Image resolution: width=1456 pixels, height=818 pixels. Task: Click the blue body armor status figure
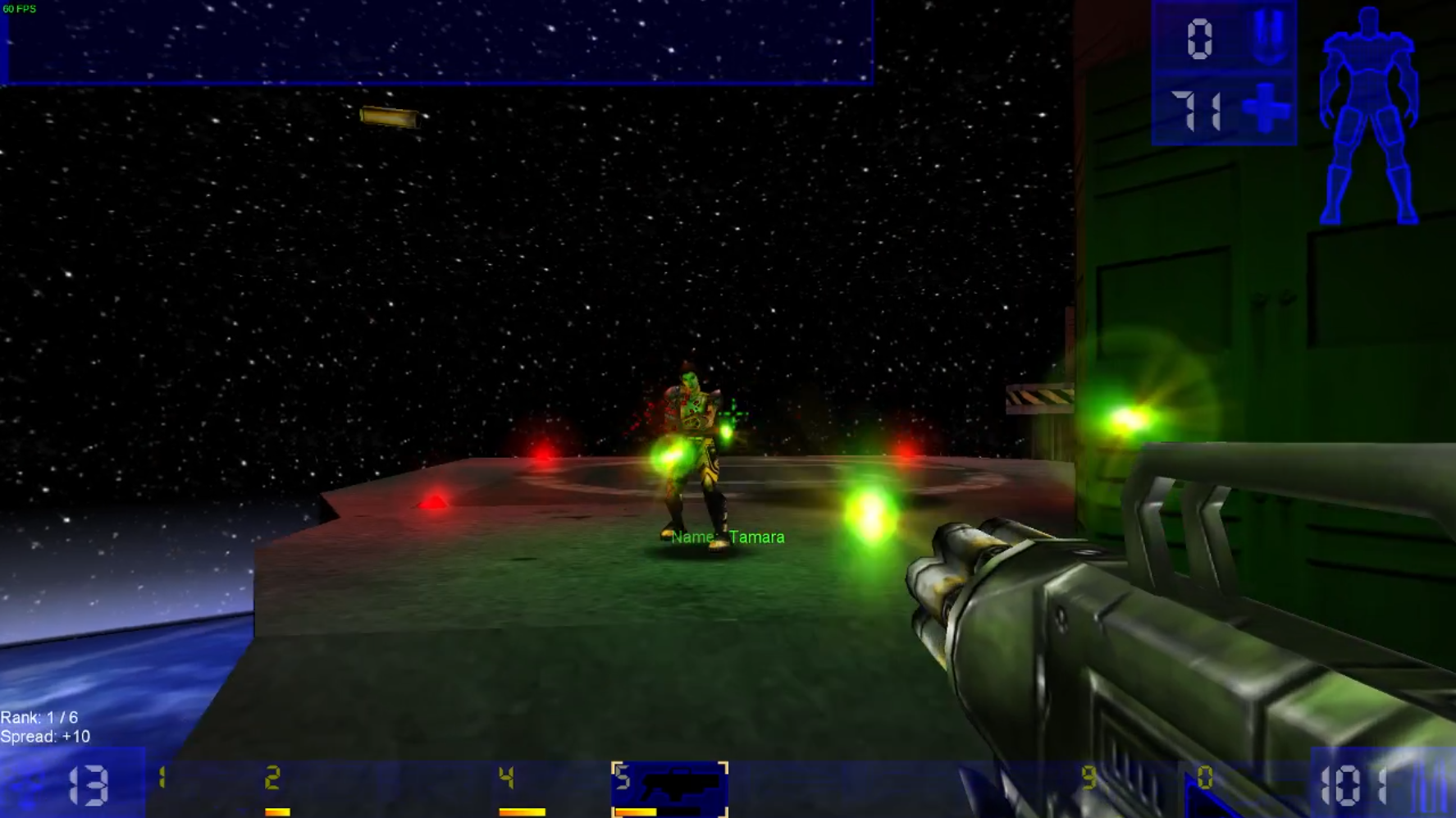coord(1368,115)
